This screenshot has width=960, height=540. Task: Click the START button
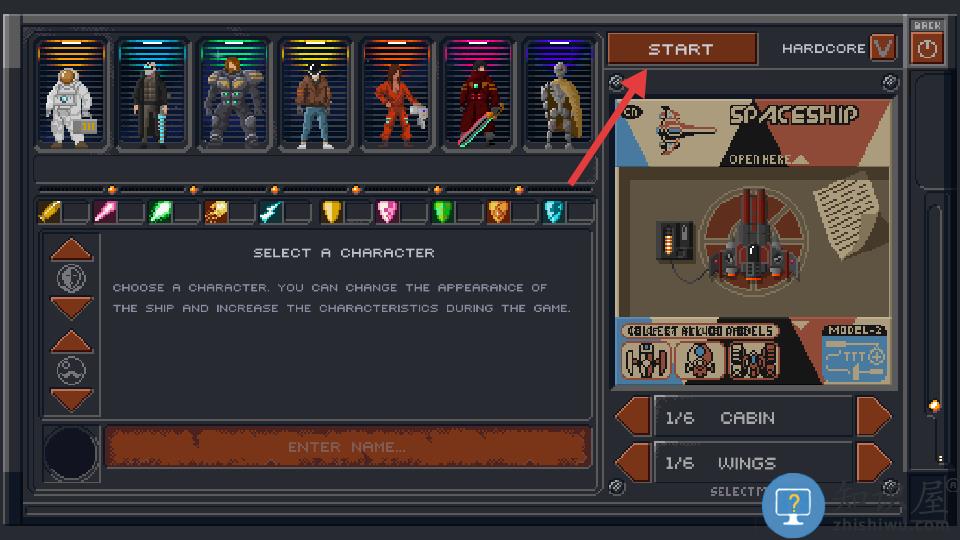coord(681,49)
